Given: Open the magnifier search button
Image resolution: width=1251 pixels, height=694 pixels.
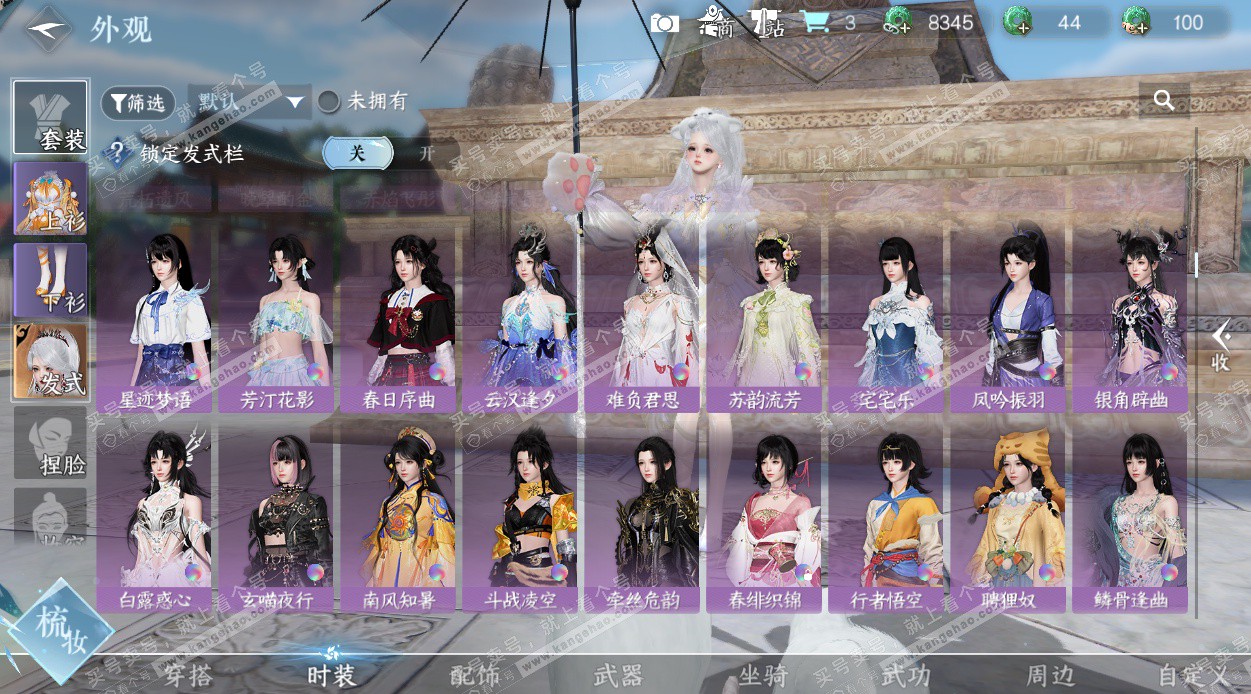Looking at the screenshot, I should tap(1163, 100).
